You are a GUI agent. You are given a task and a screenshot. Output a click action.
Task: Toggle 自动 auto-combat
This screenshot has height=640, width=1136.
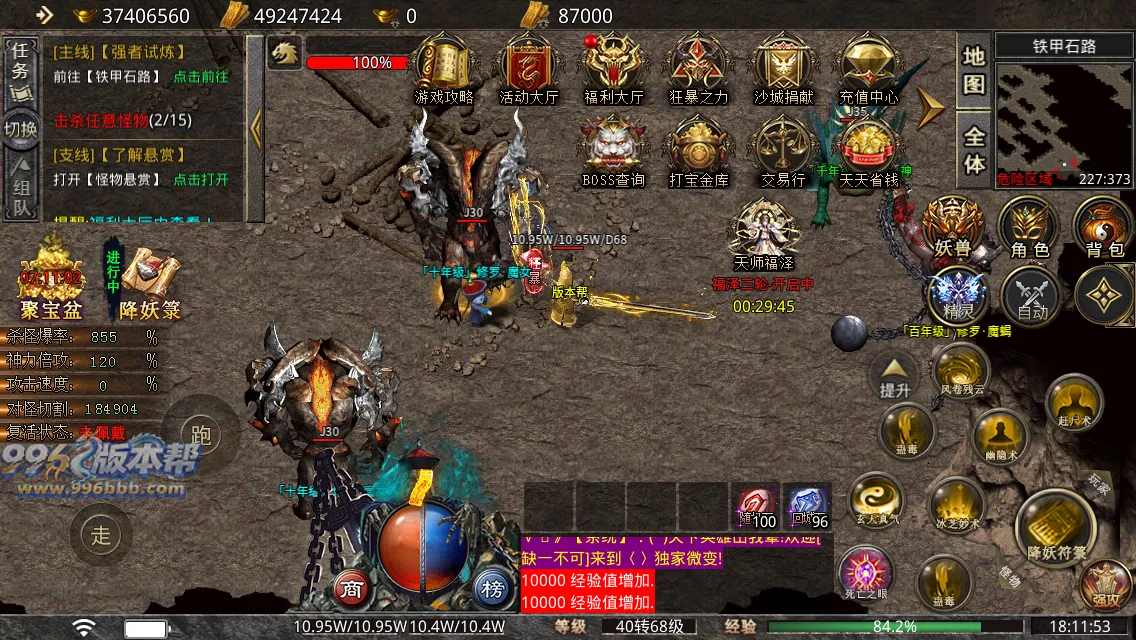(1031, 297)
